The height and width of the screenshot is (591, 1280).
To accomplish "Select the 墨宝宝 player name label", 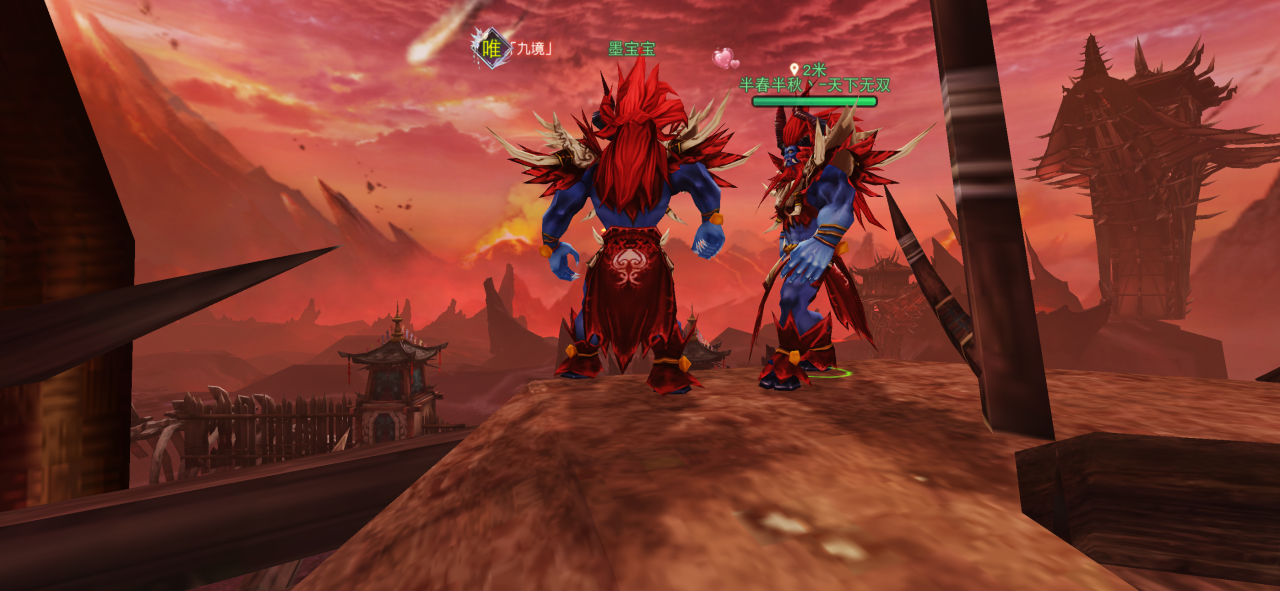I will [x=632, y=49].
